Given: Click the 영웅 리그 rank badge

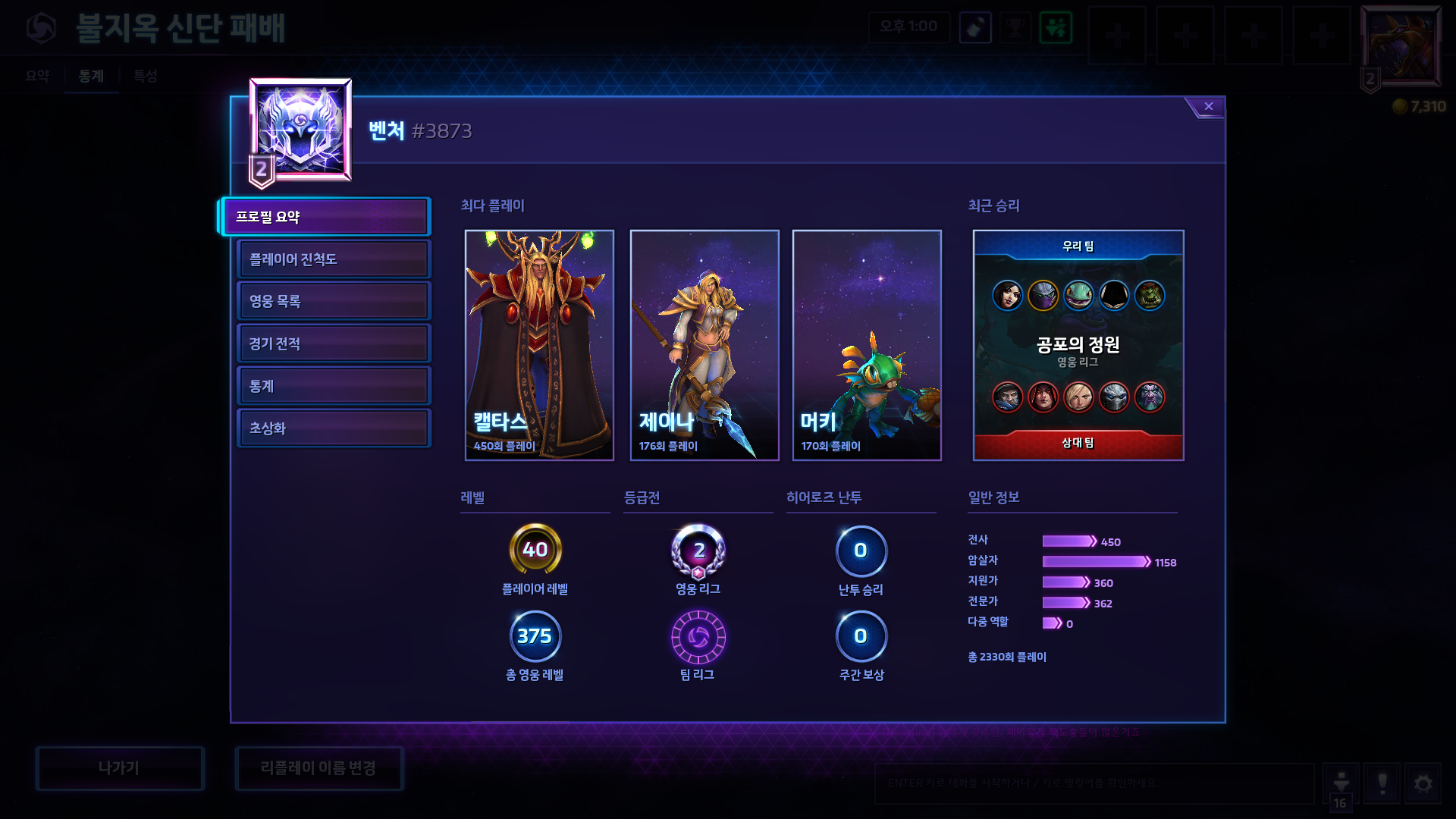Looking at the screenshot, I should point(698,551).
